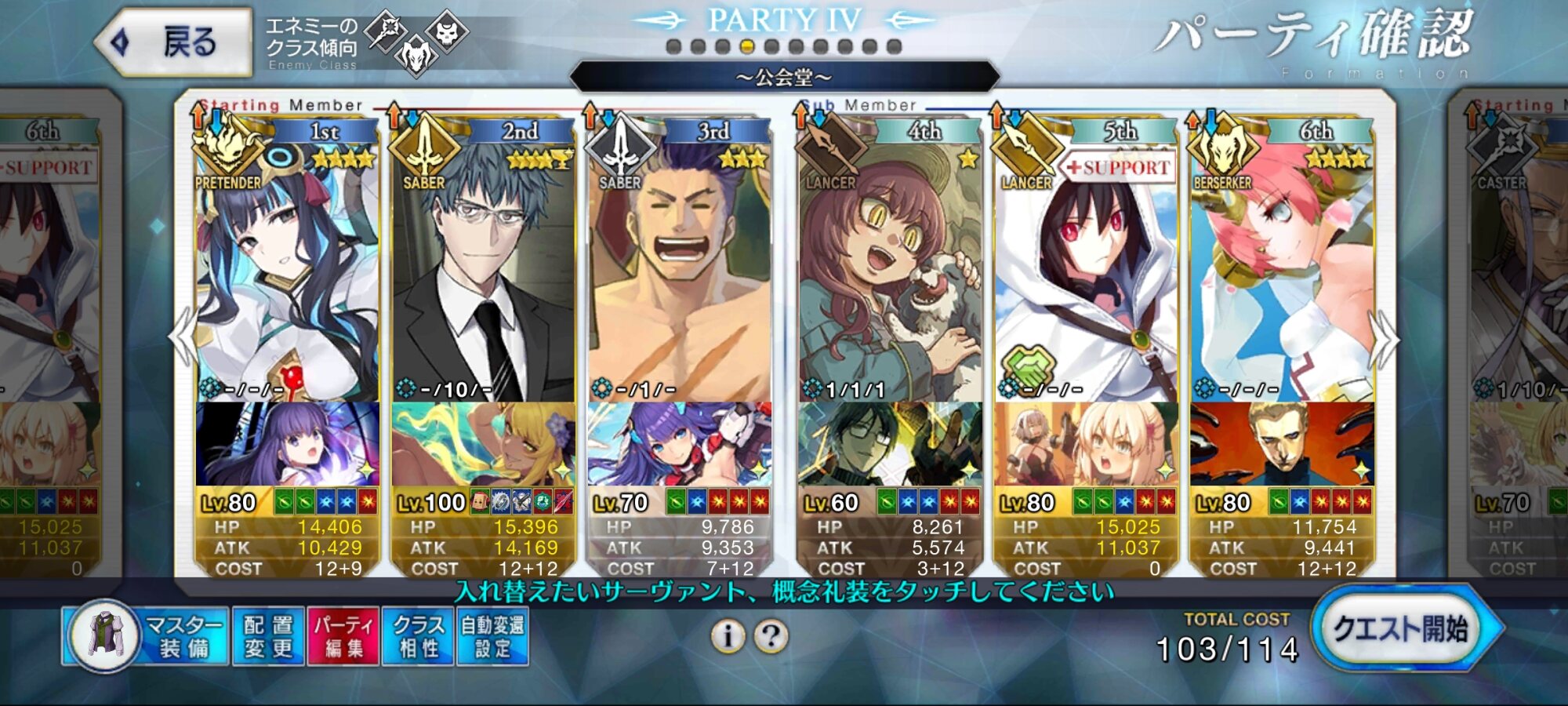The height and width of the screenshot is (706, 1568).
Task: Open 配置変更 to change member placement
Action: 268,636
